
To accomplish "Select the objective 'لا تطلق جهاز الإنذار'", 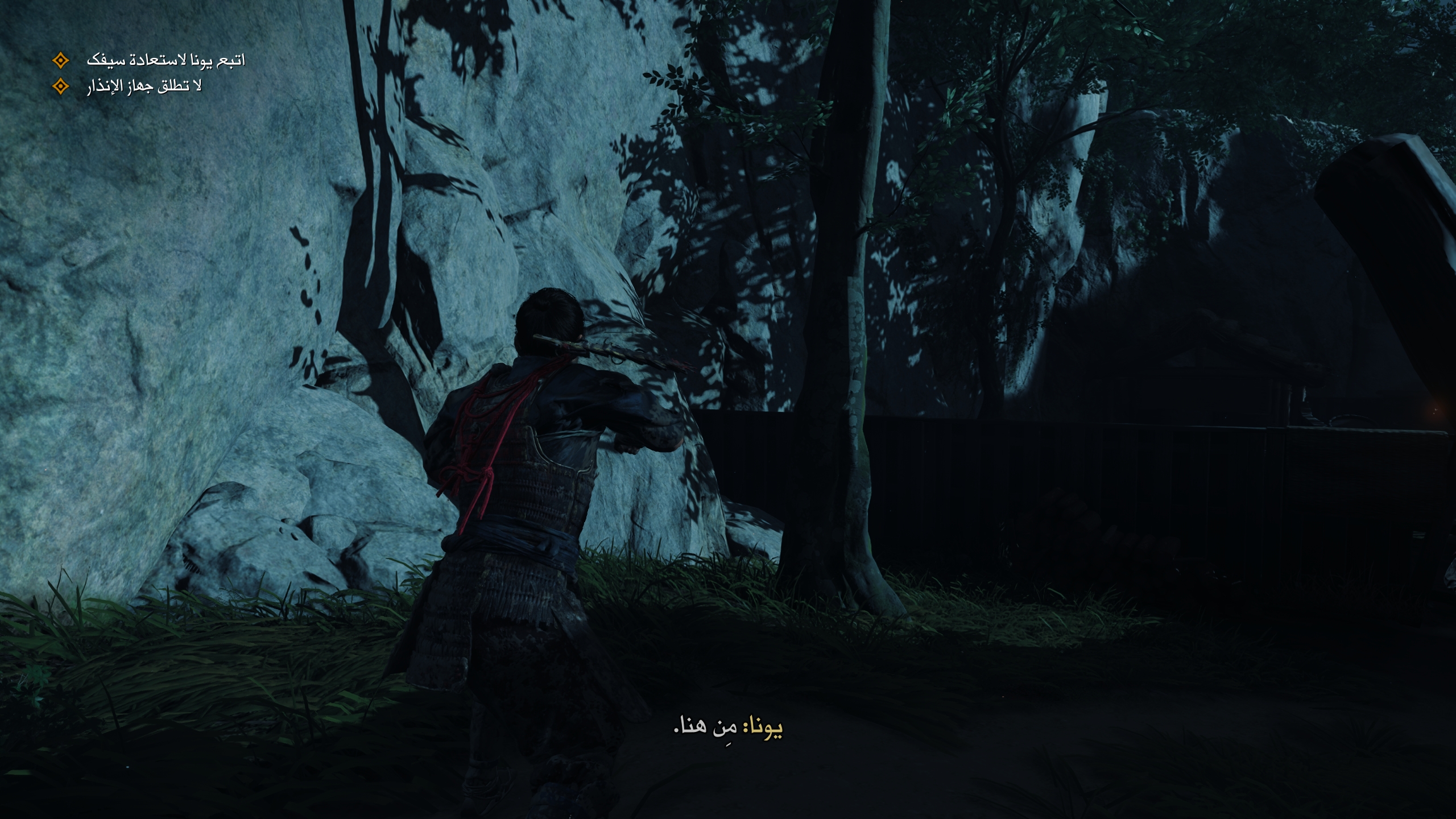I will coord(144,87).
